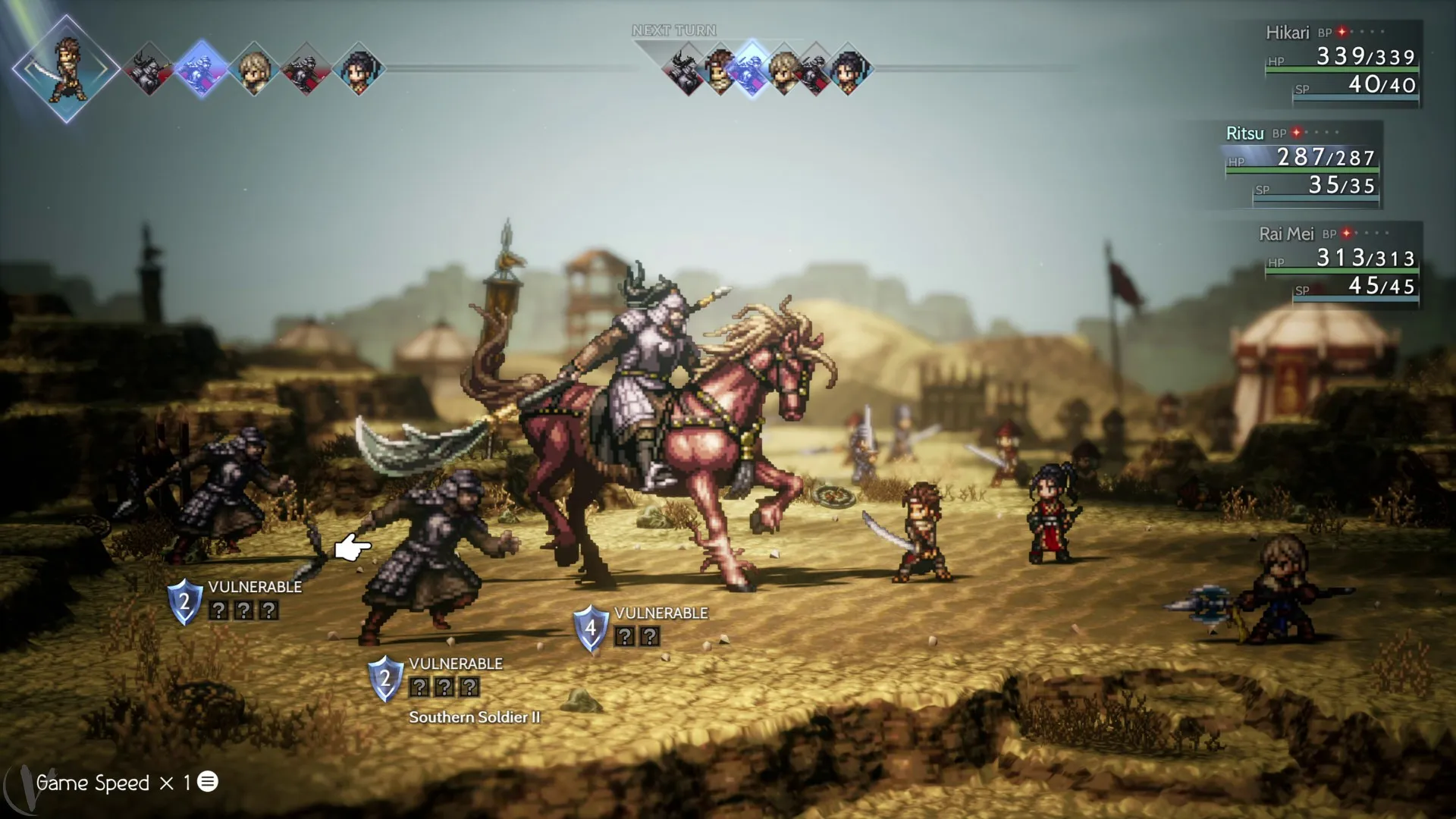This screenshot has height=819, width=1456.
Task: Click the NEXT TURN banner
Action: click(674, 30)
